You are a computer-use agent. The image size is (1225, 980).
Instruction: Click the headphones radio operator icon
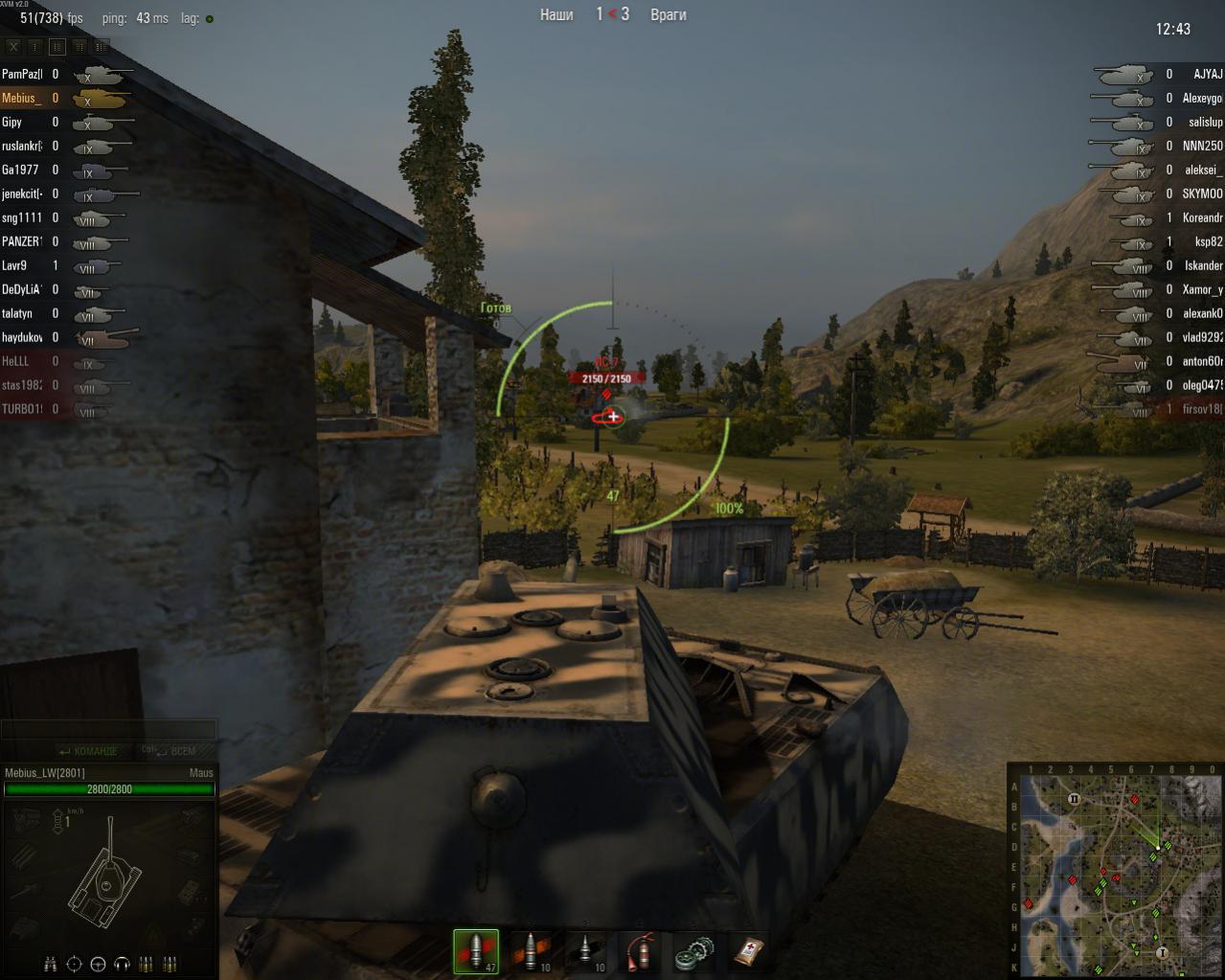[123, 963]
